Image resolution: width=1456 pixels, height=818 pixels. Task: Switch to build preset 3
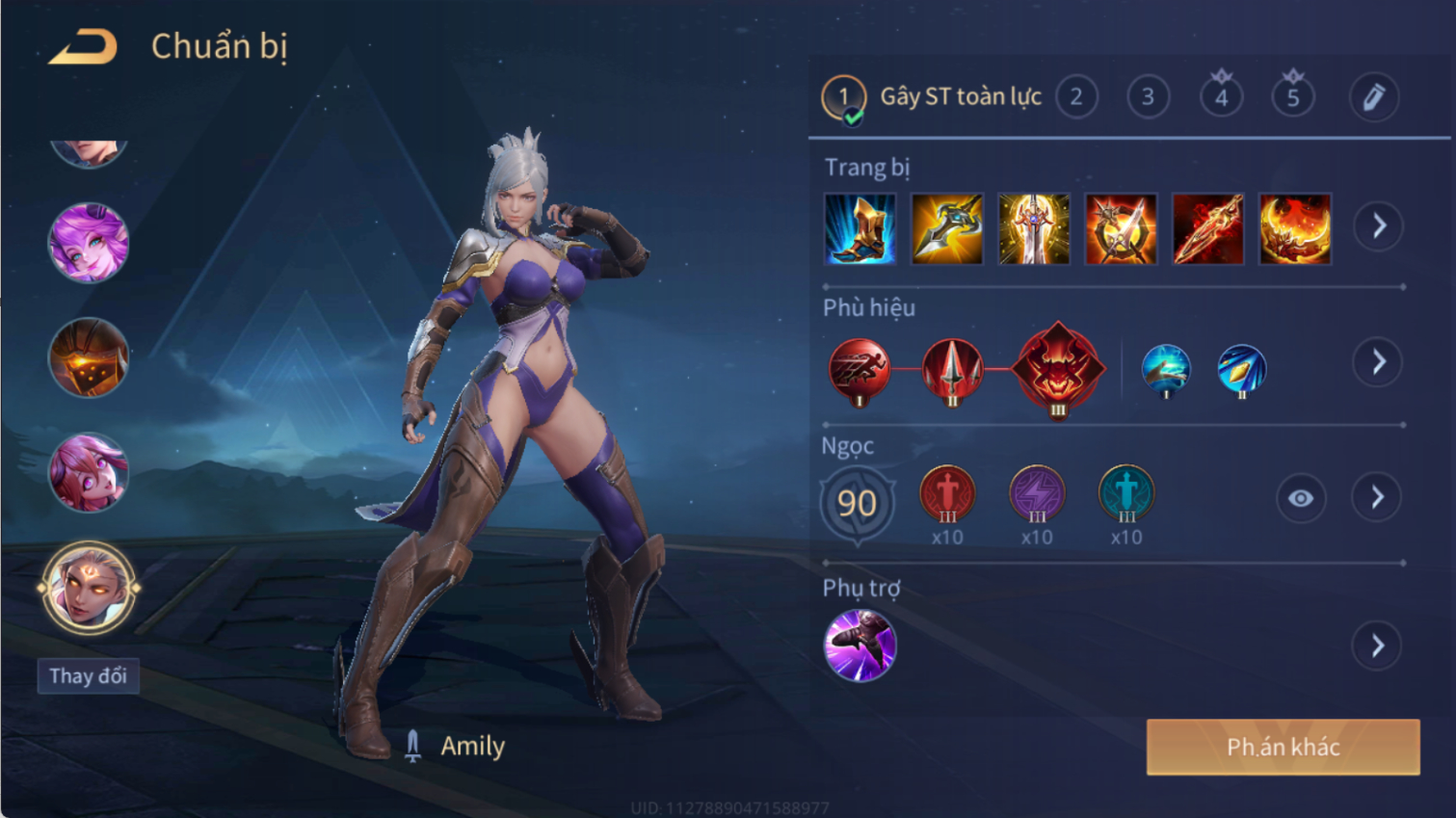coord(1148,97)
